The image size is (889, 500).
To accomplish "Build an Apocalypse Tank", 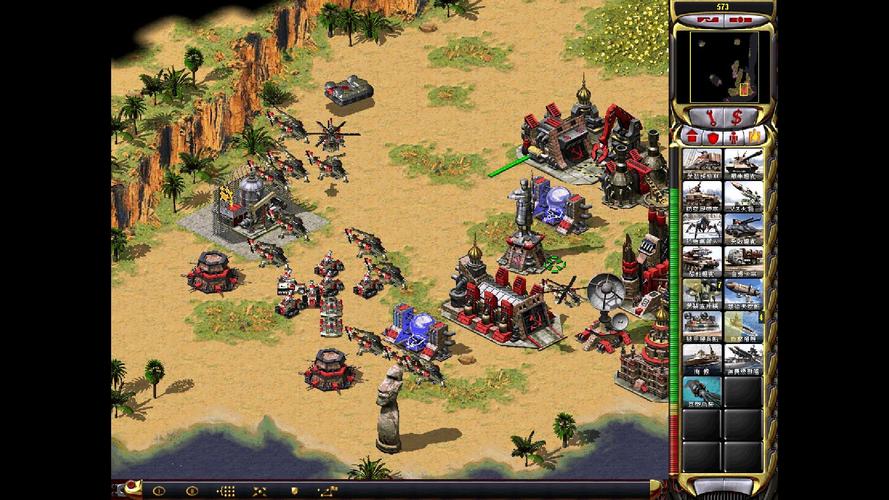I will click(743, 229).
